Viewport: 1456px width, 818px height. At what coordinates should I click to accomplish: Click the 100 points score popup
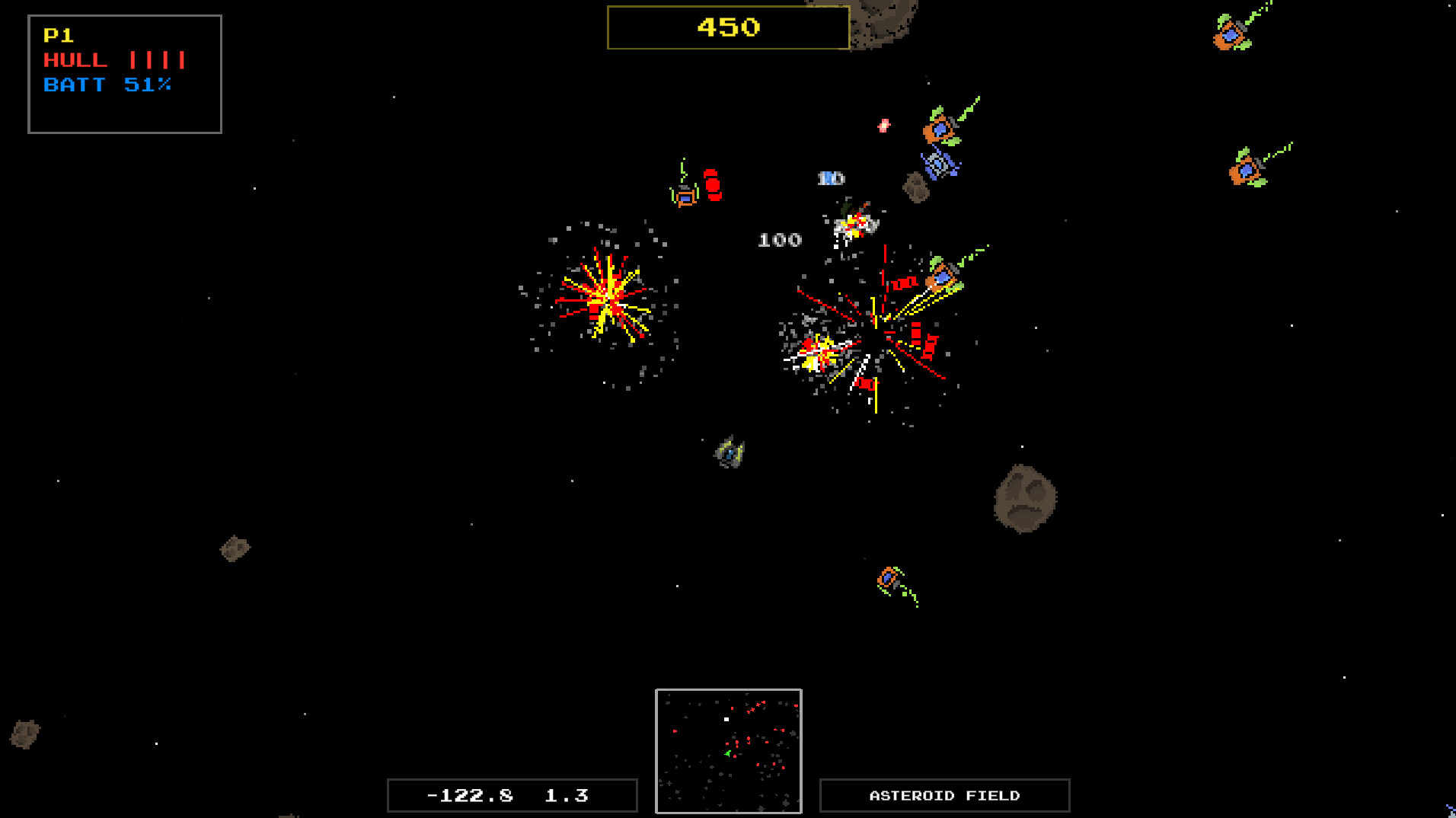click(x=779, y=240)
